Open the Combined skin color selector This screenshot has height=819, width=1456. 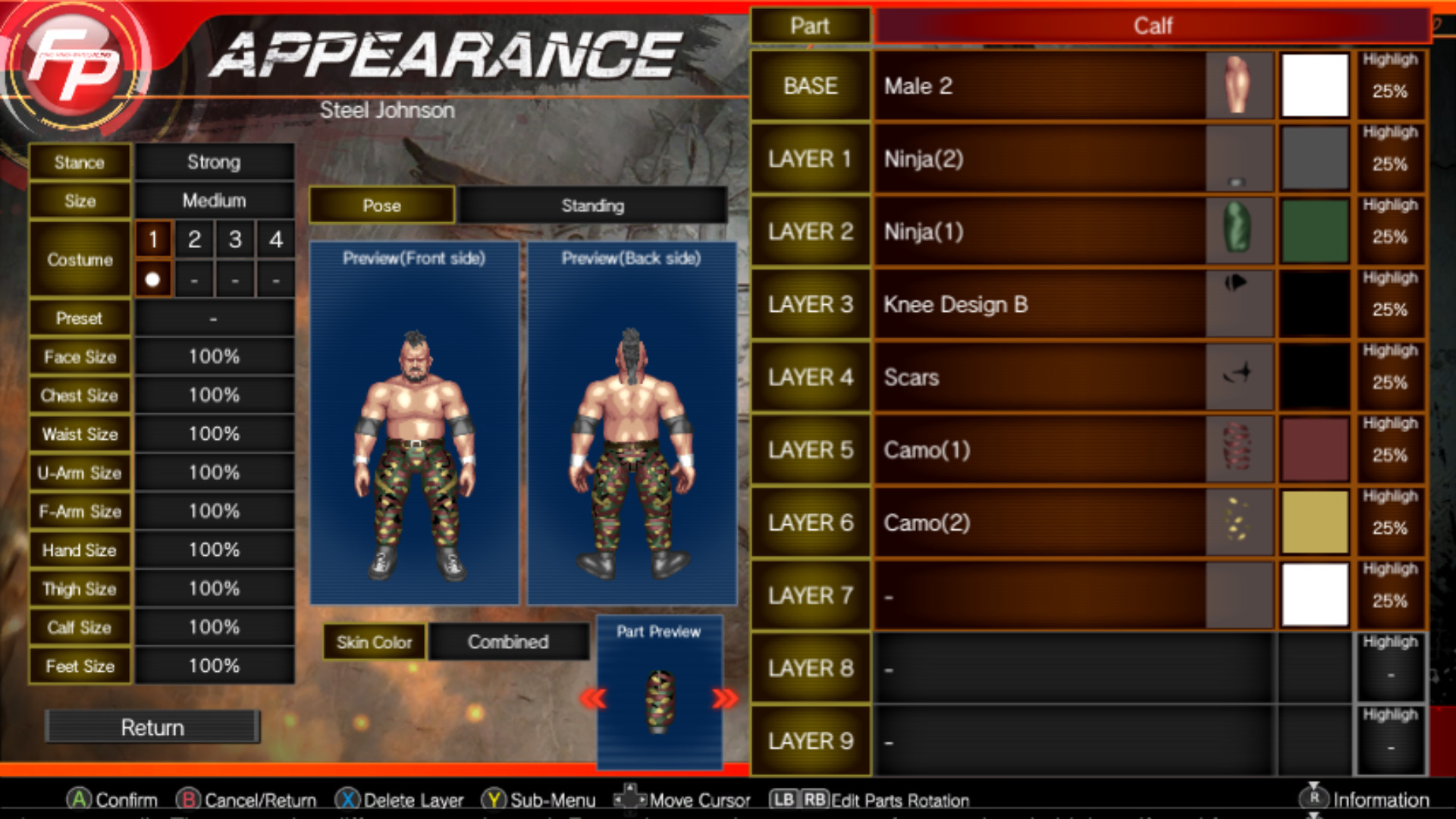pos(508,642)
